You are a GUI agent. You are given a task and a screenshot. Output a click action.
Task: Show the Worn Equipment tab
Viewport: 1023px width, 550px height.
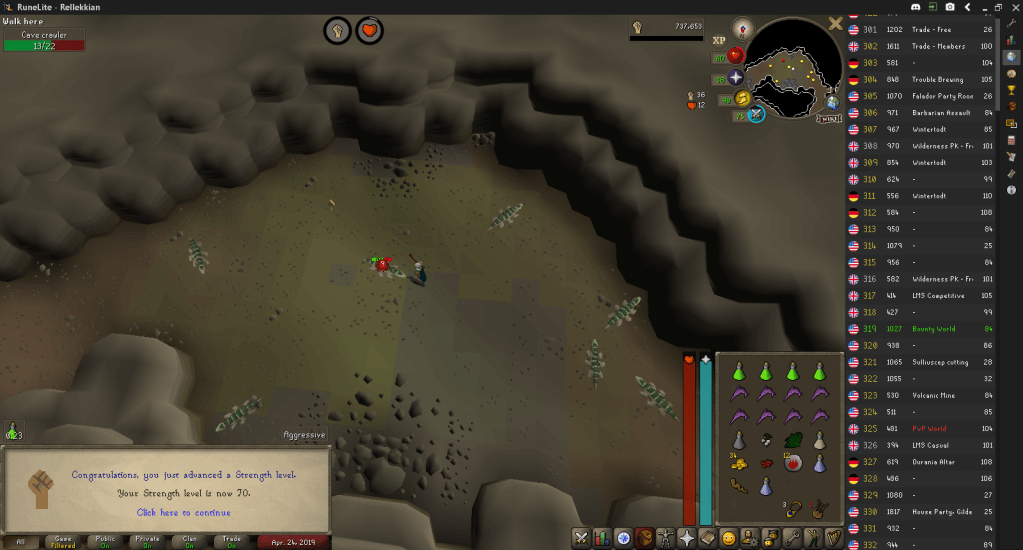pos(666,538)
